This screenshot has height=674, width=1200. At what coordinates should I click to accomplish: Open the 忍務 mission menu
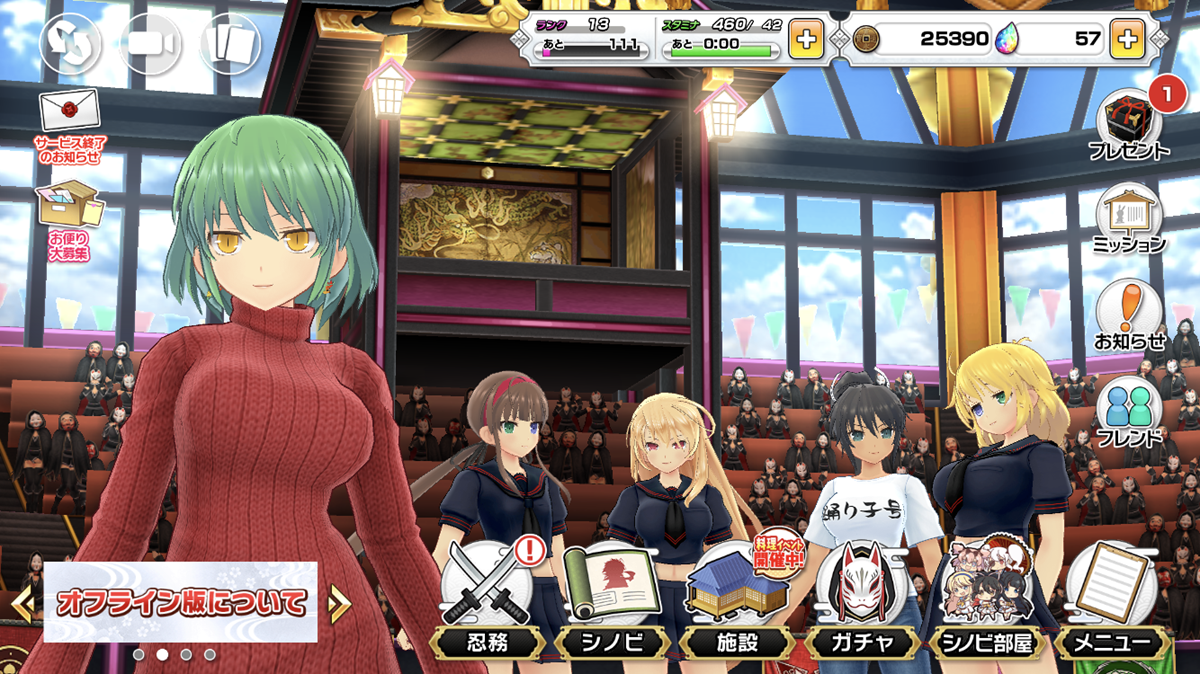coord(490,598)
